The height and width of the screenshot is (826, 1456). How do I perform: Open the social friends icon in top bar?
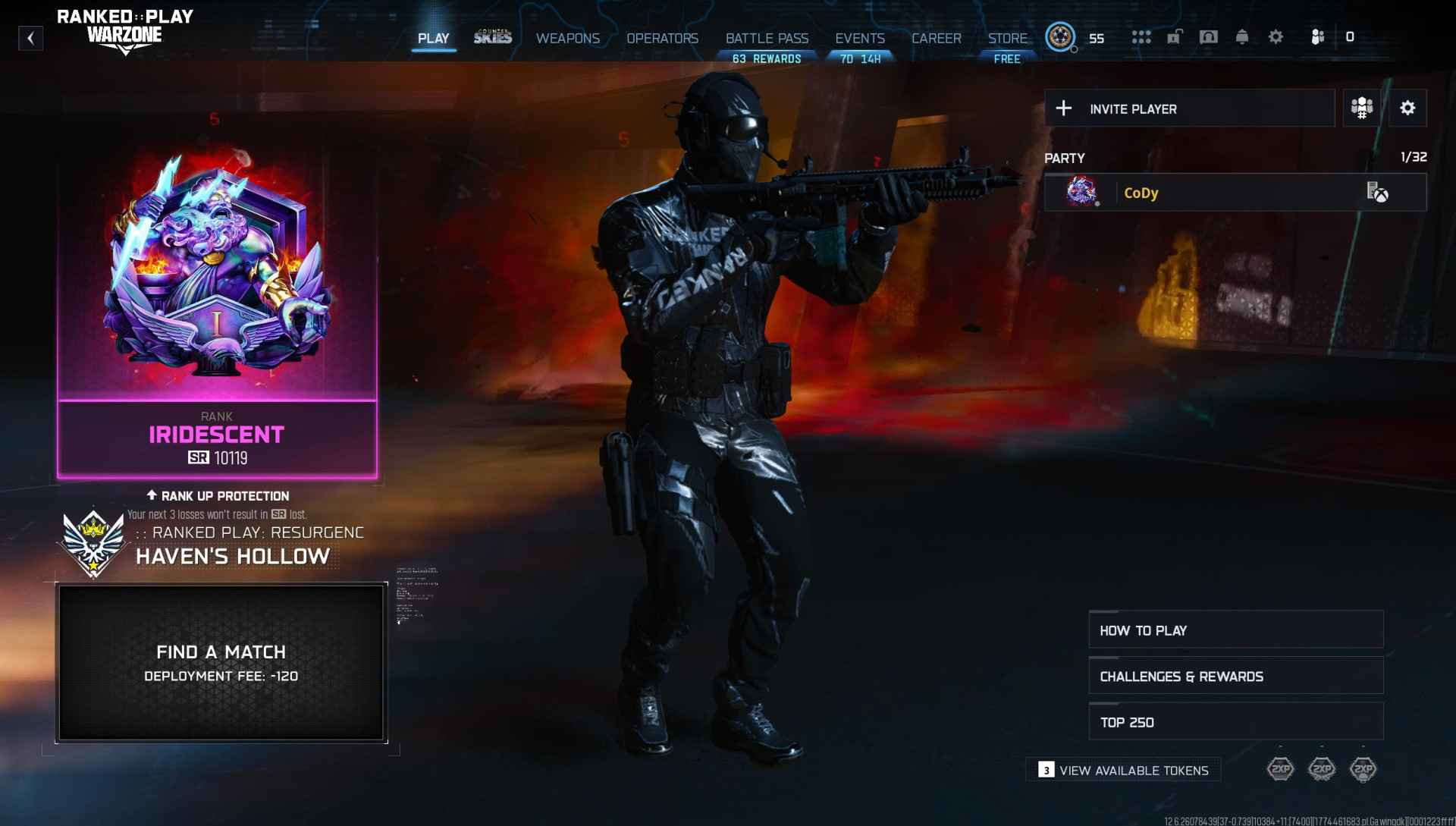pos(1317,37)
